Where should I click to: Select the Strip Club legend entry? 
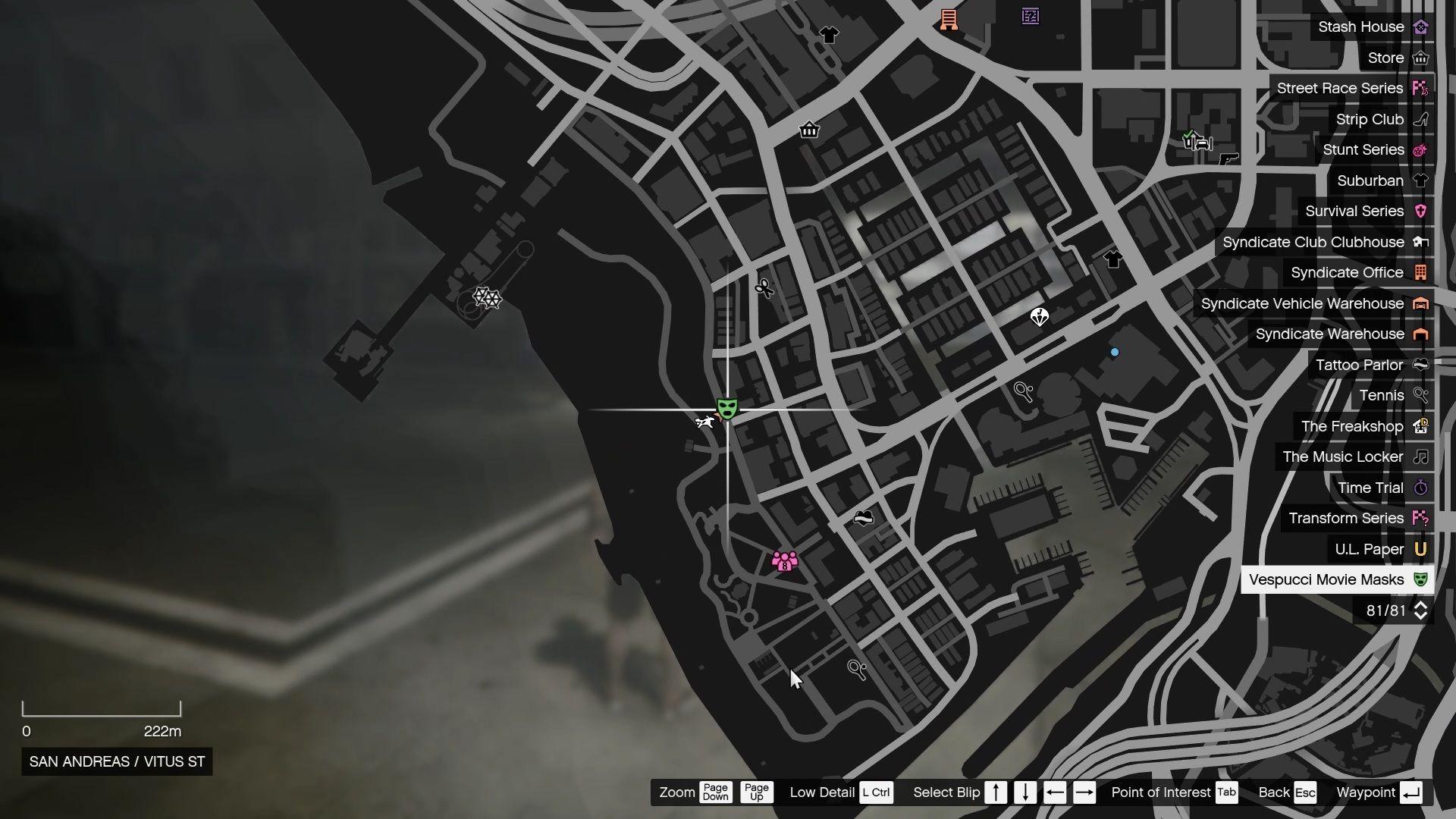click(1369, 119)
